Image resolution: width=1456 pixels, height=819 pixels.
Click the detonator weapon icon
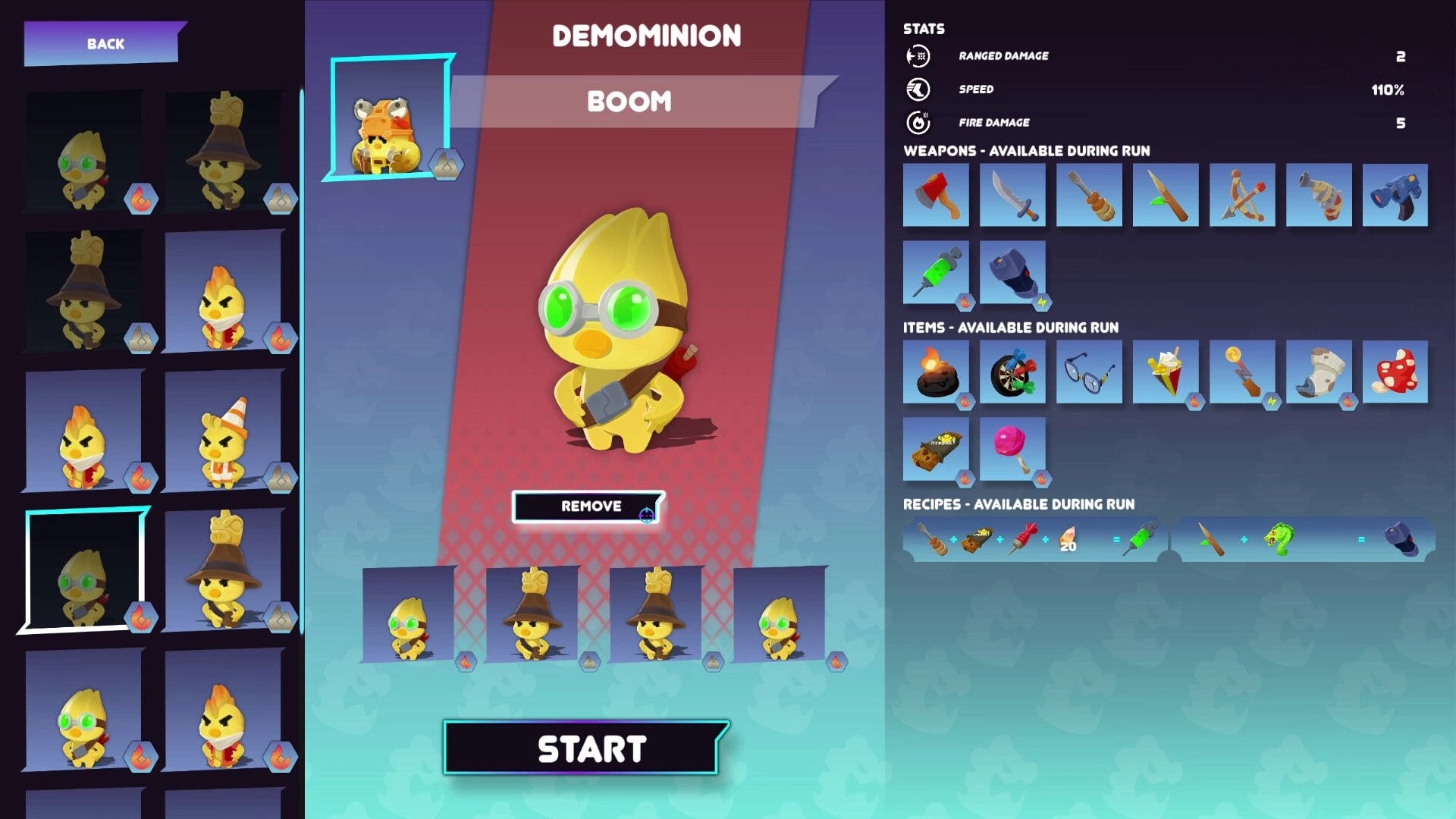pyautogui.click(x=1012, y=273)
